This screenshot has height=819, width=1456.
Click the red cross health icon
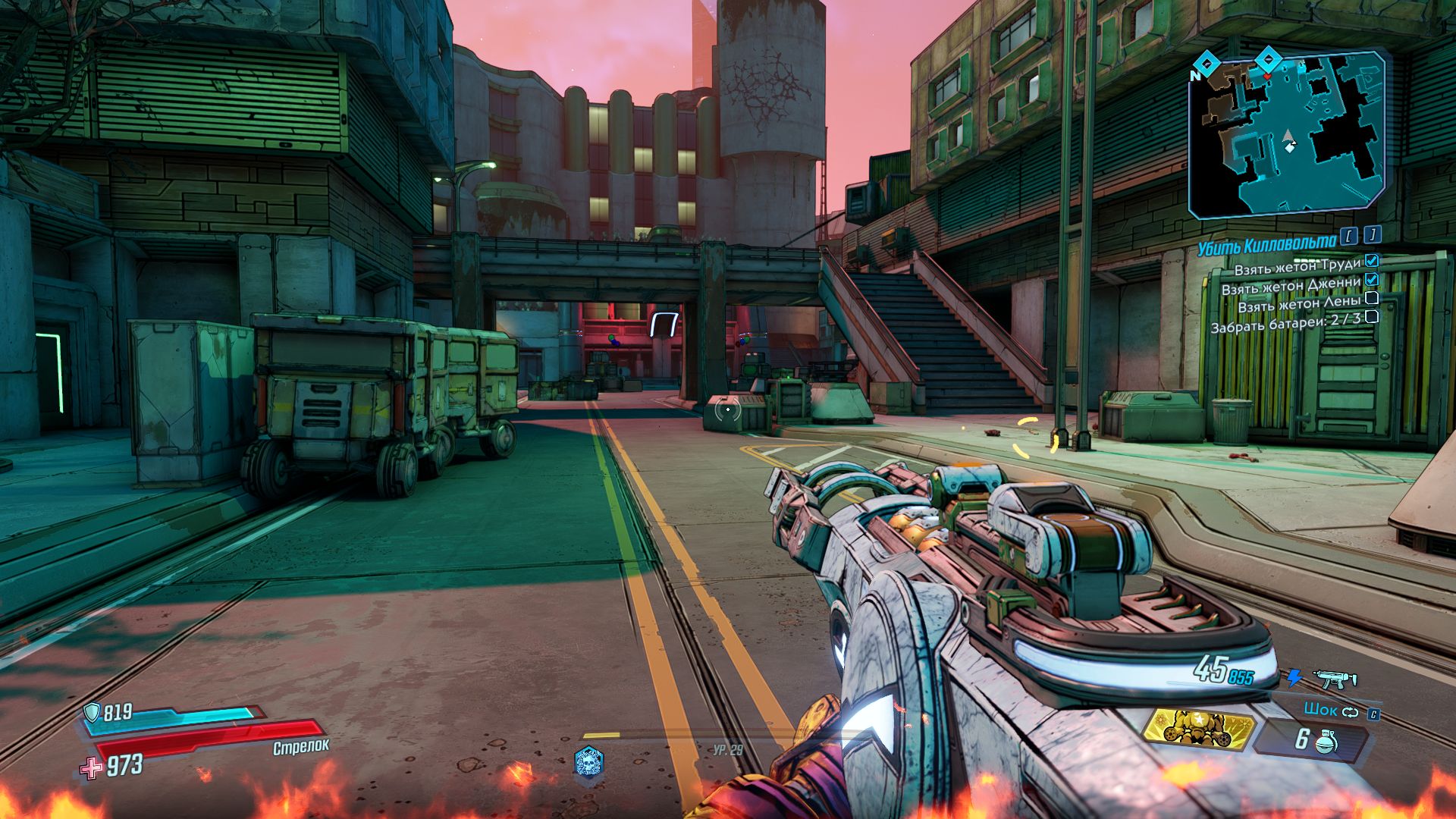[91, 767]
